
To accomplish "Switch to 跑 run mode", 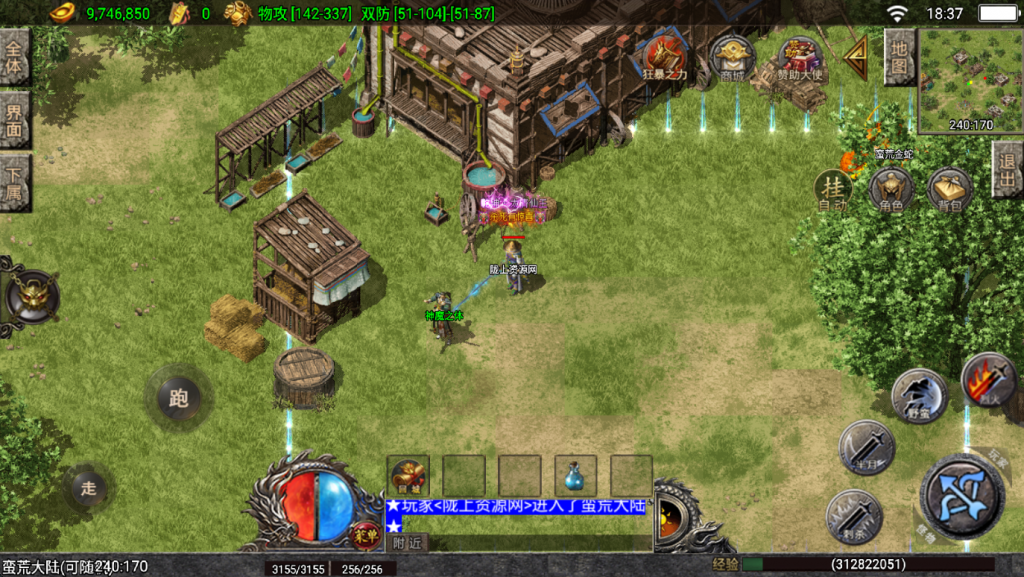I will [178, 400].
